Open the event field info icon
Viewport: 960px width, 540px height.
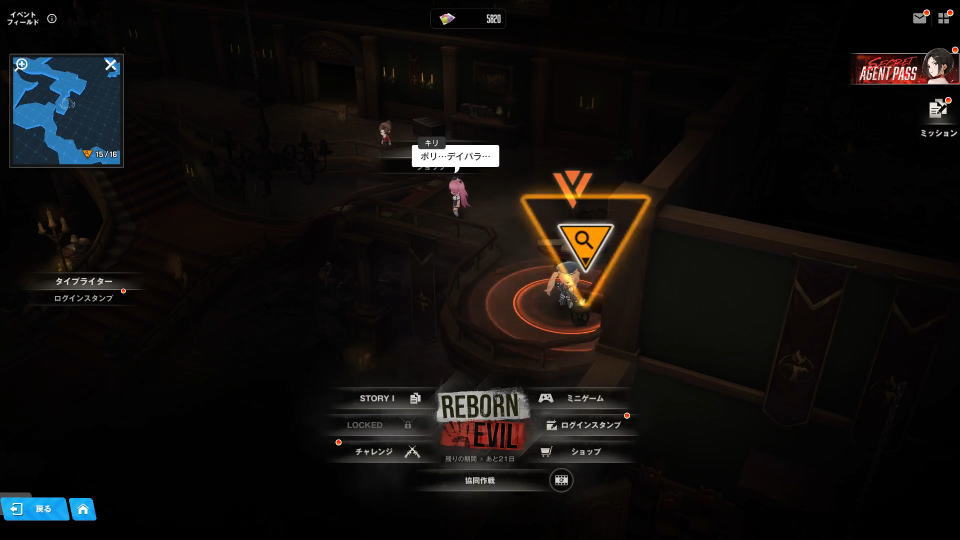(52, 18)
